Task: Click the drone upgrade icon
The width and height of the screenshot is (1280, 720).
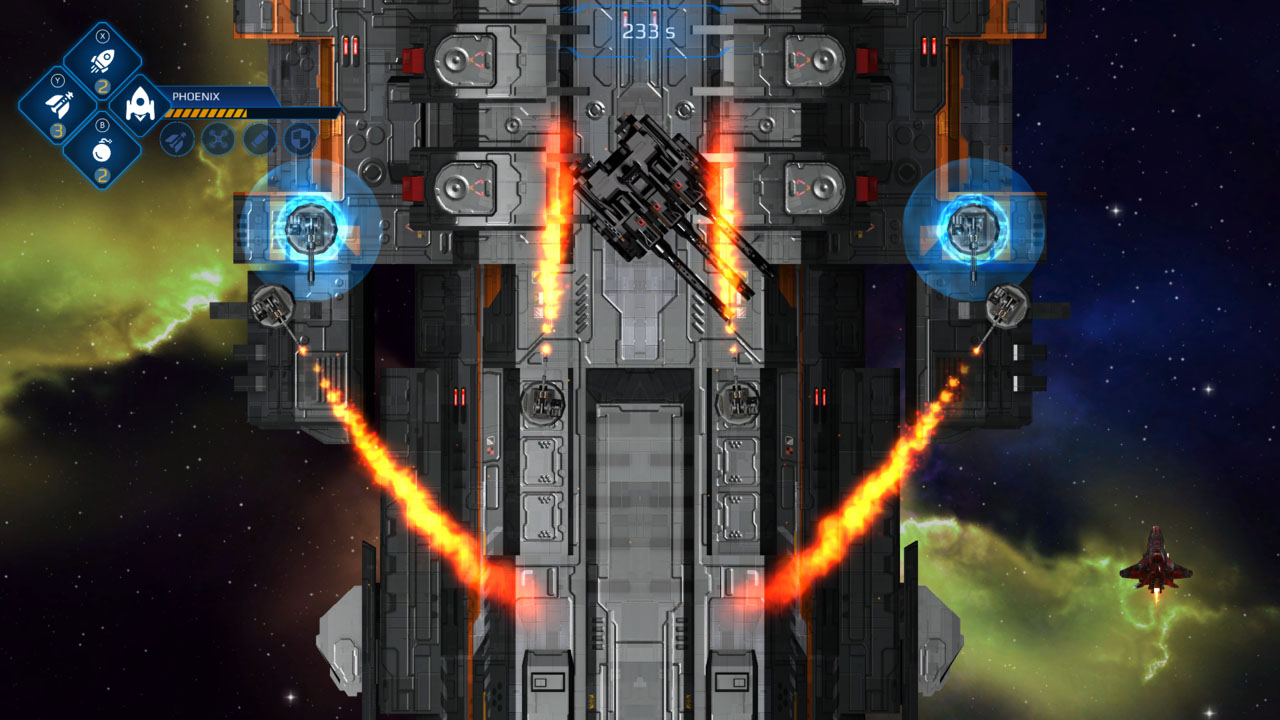Action: tap(219, 139)
